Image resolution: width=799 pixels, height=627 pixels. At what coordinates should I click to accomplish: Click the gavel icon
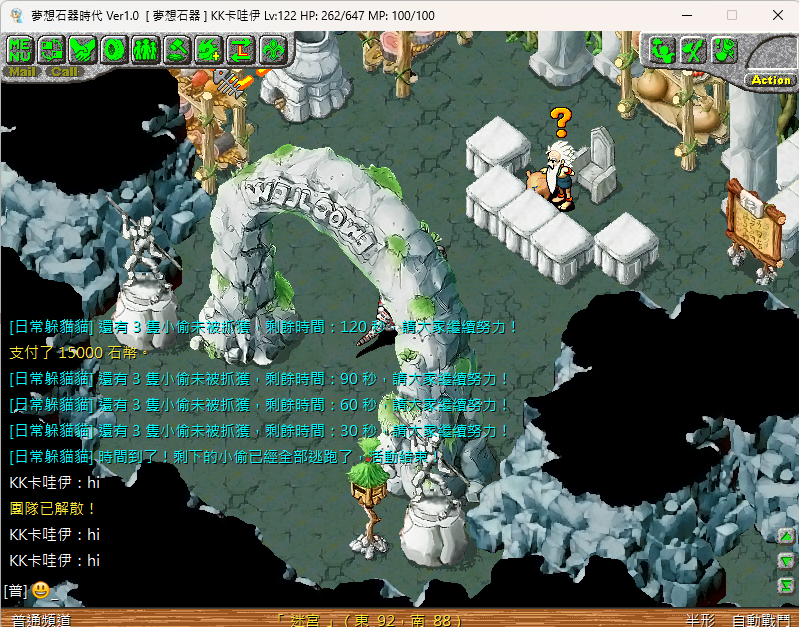(176, 49)
